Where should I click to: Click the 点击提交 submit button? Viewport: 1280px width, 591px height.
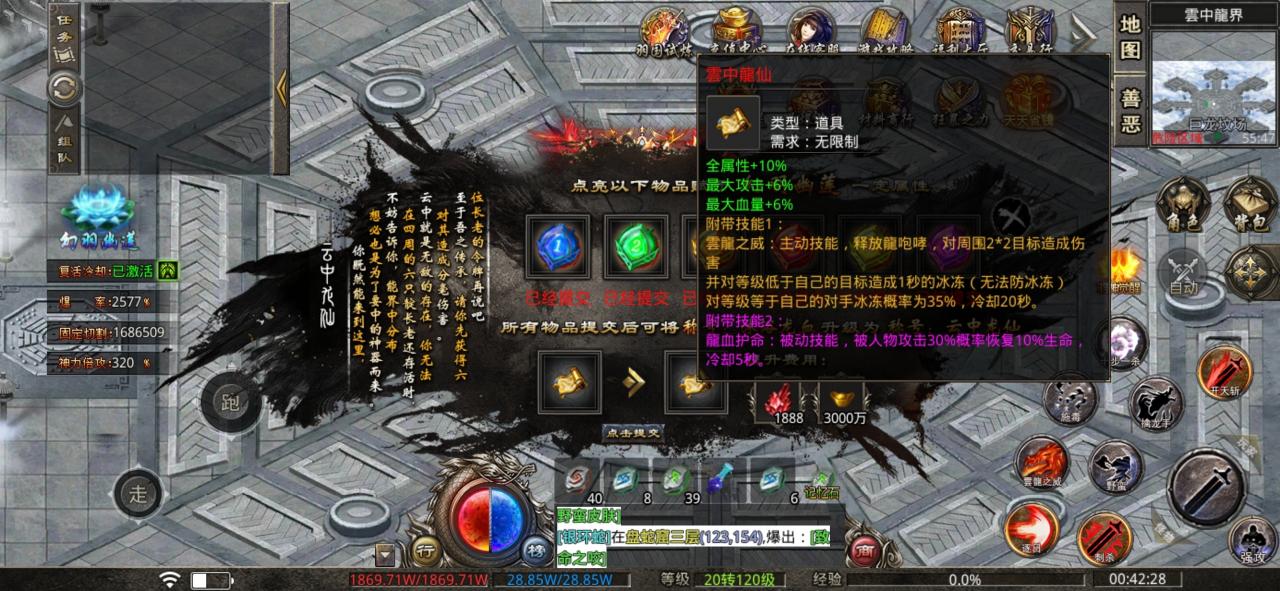[634, 433]
